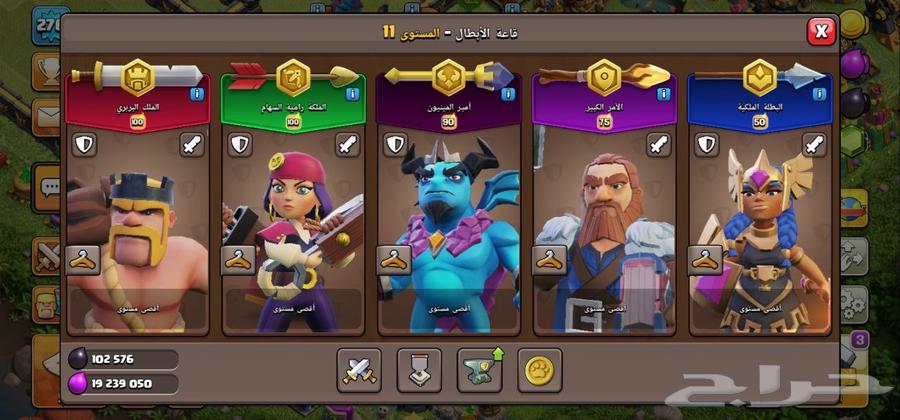Open the Blacksmith anvil button

(x=478, y=369)
